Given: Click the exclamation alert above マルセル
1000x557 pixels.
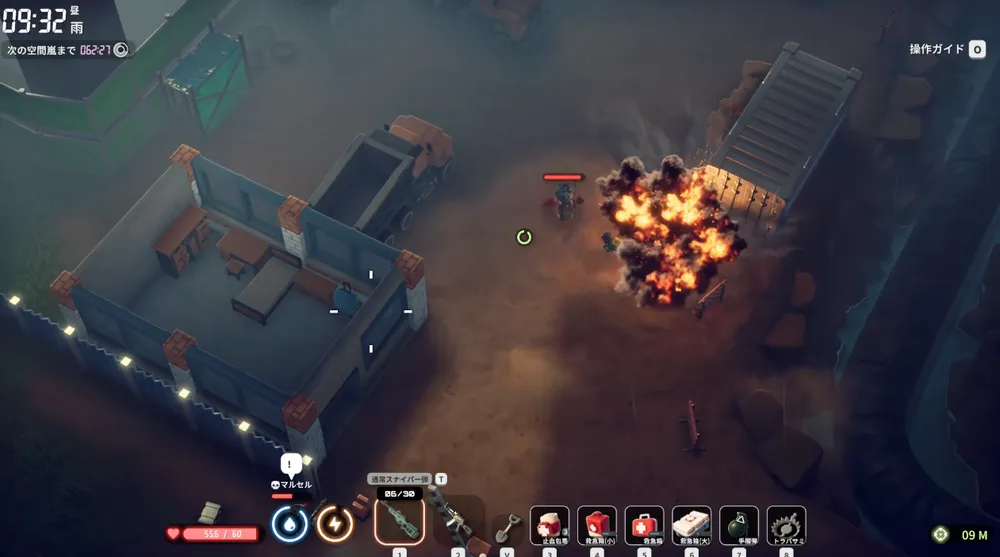Looking at the screenshot, I should point(291,464).
